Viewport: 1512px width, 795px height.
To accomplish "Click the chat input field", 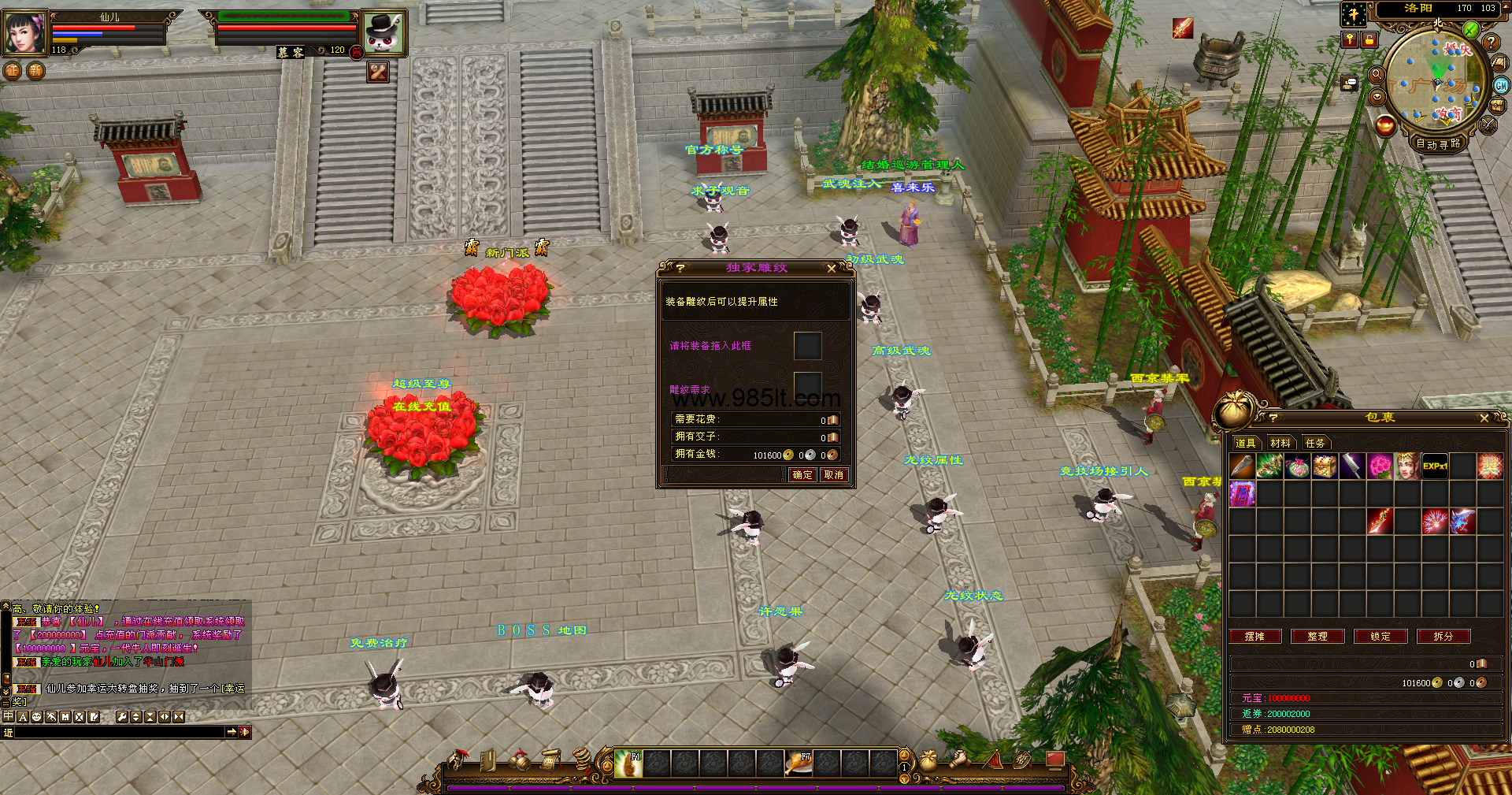I will coord(118,733).
